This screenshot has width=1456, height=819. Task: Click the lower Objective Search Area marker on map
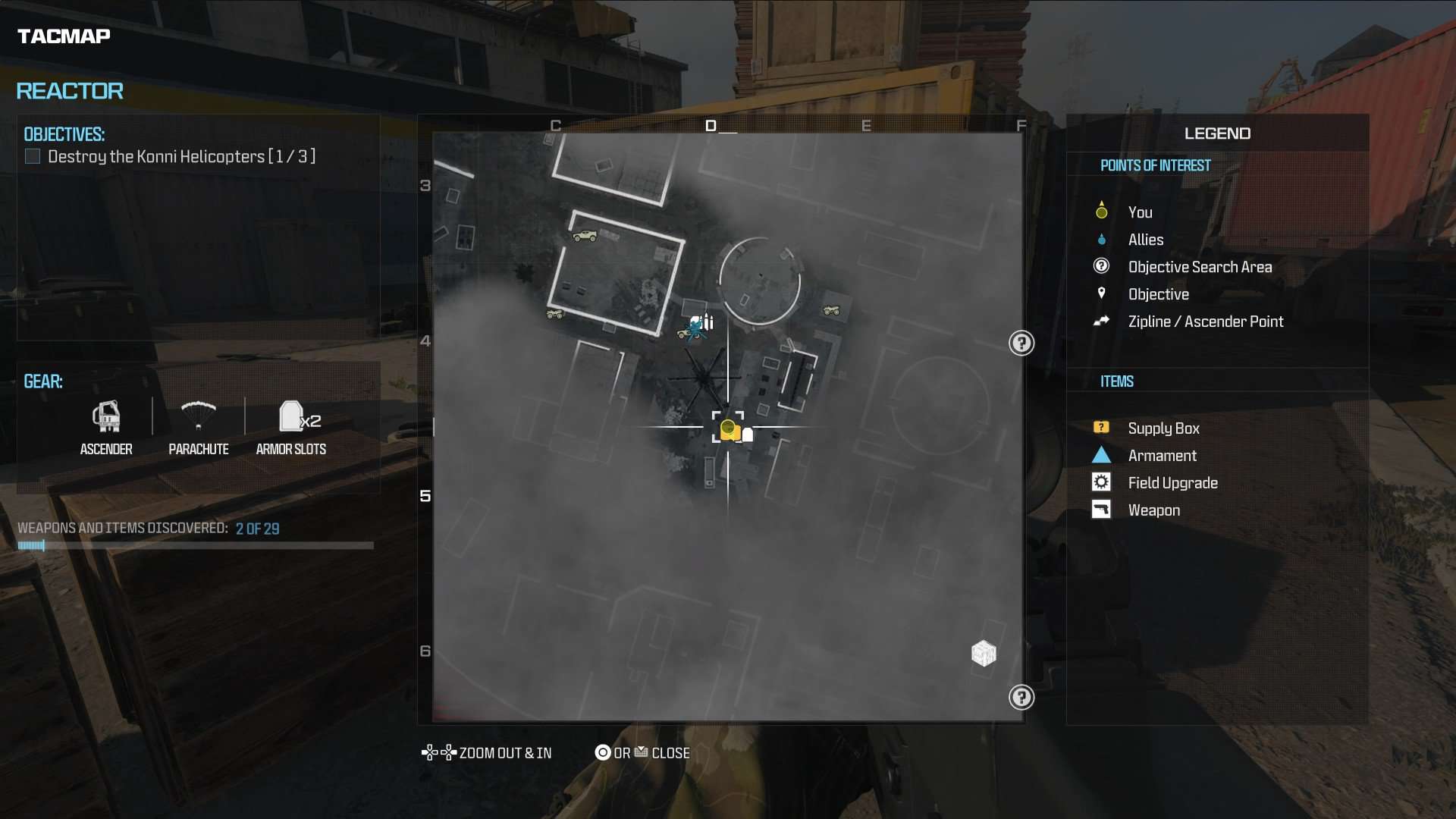pyautogui.click(x=1022, y=697)
